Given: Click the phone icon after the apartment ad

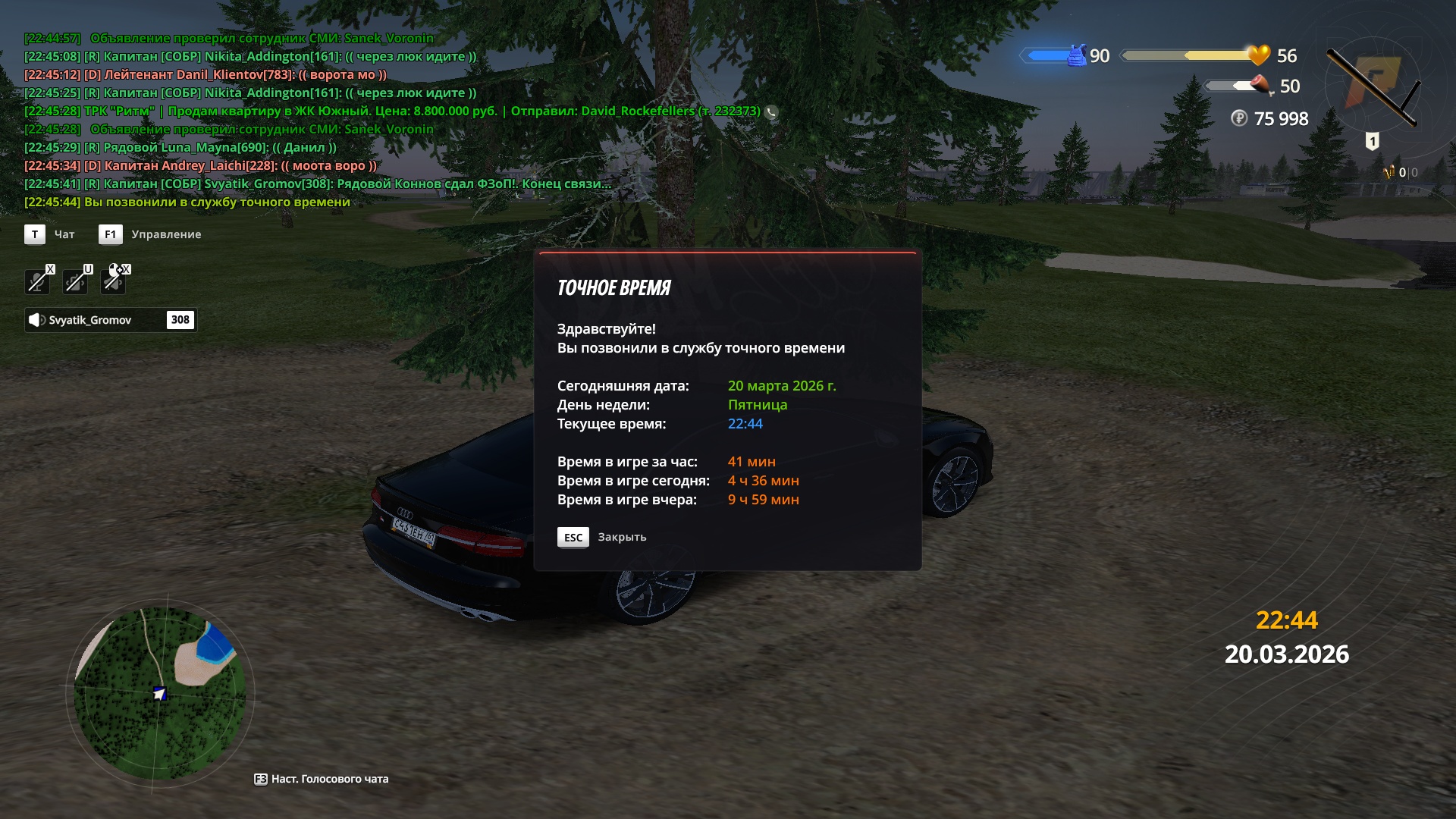Looking at the screenshot, I should [771, 111].
